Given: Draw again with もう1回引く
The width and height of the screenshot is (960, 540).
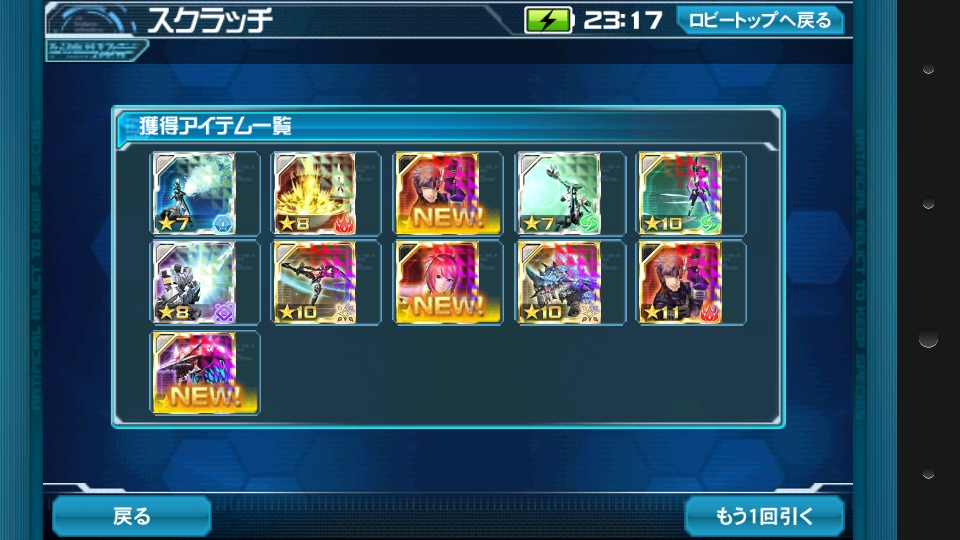Looking at the screenshot, I should coord(765,516).
